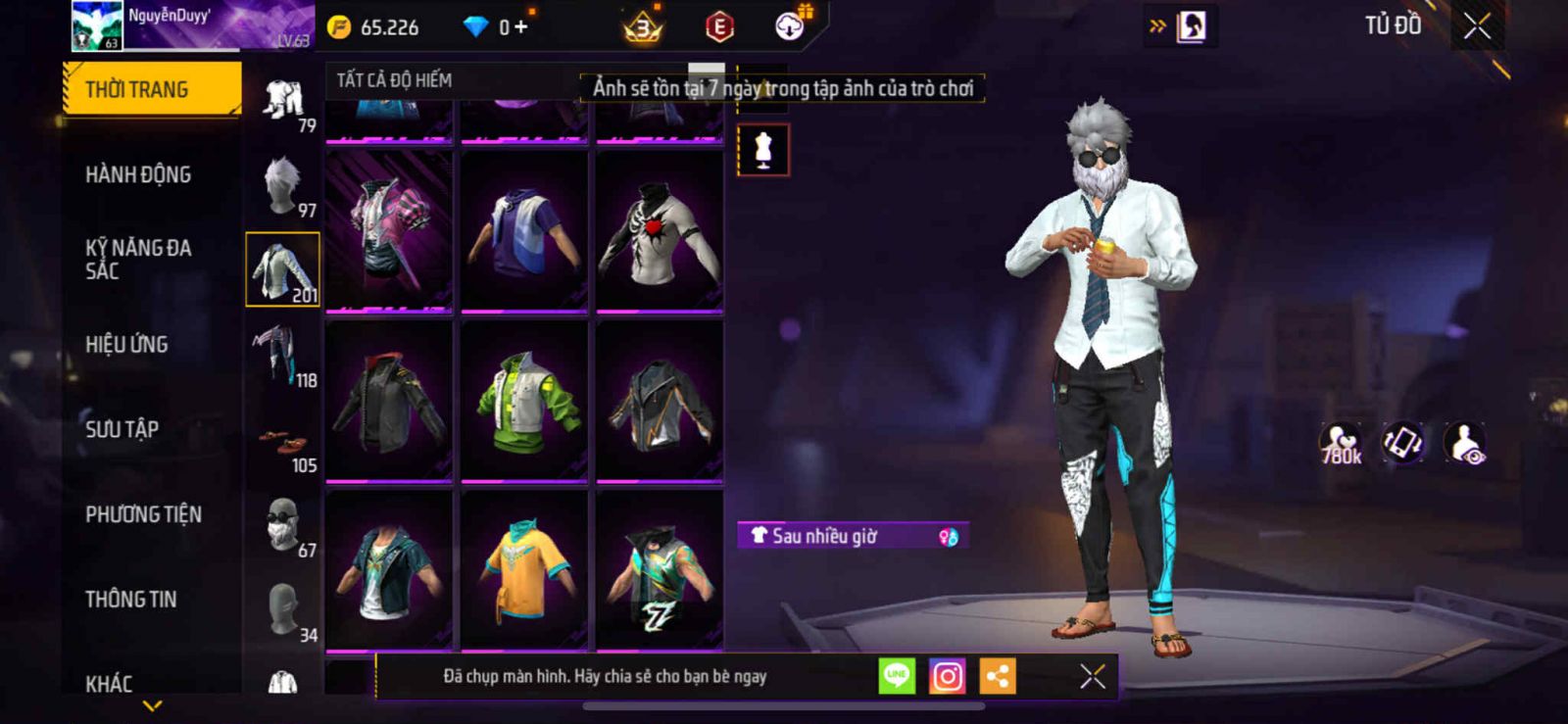The width and height of the screenshot is (1568, 724).
Task: Choose the white shirt with red heart
Action: (x=660, y=231)
